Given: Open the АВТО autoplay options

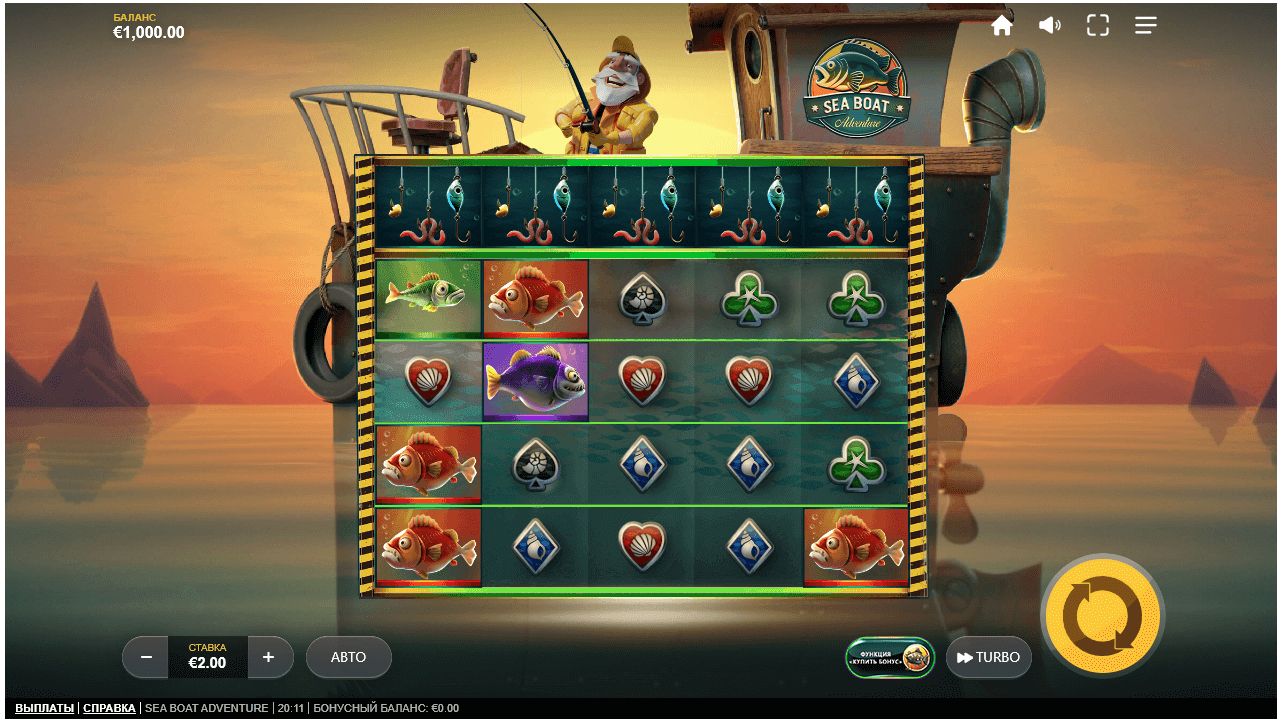Looking at the screenshot, I should [348, 657].
